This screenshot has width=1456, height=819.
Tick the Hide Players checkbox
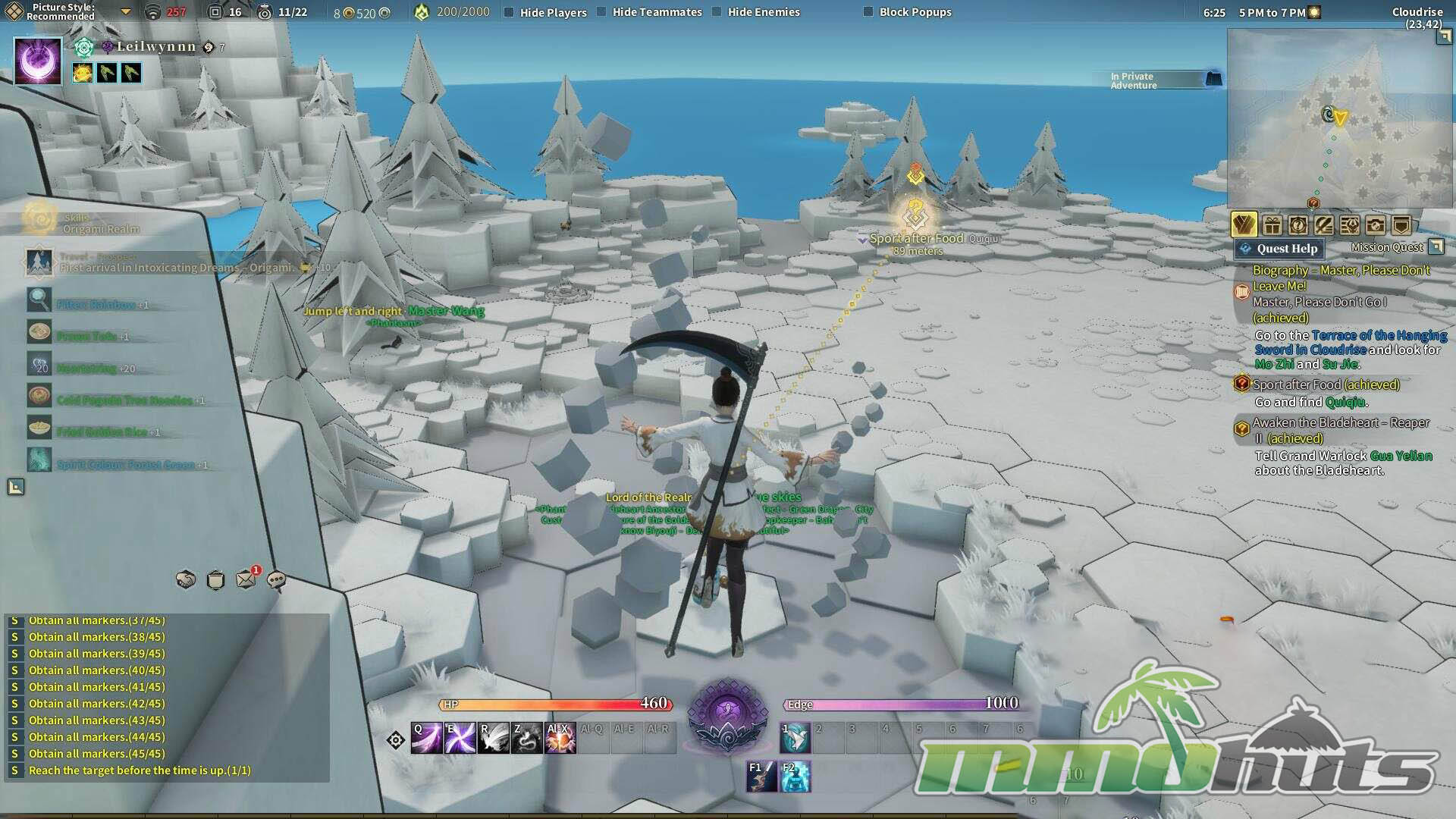point(510,12)
